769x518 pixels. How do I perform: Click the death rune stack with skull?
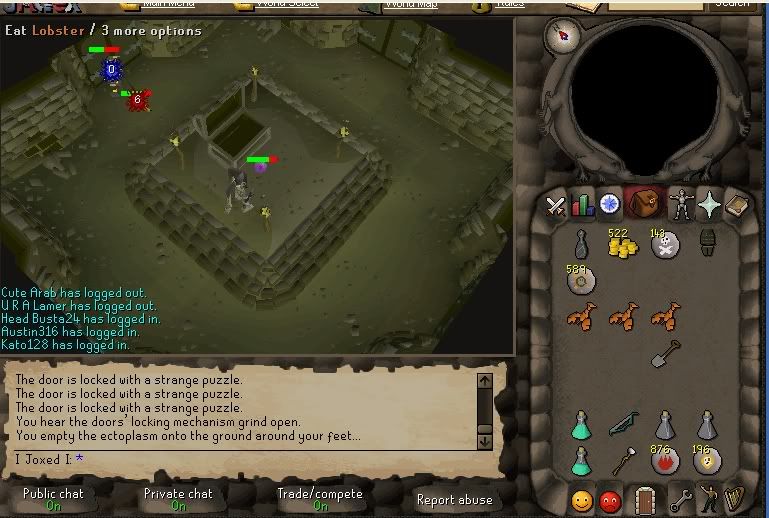[x=665, y=245]
